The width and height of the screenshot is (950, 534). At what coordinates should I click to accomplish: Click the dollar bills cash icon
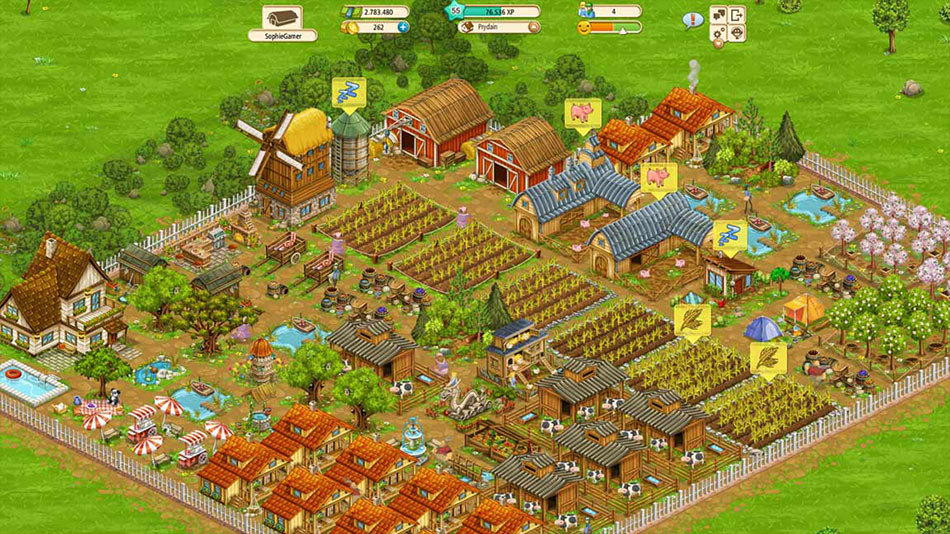[350, 12]
